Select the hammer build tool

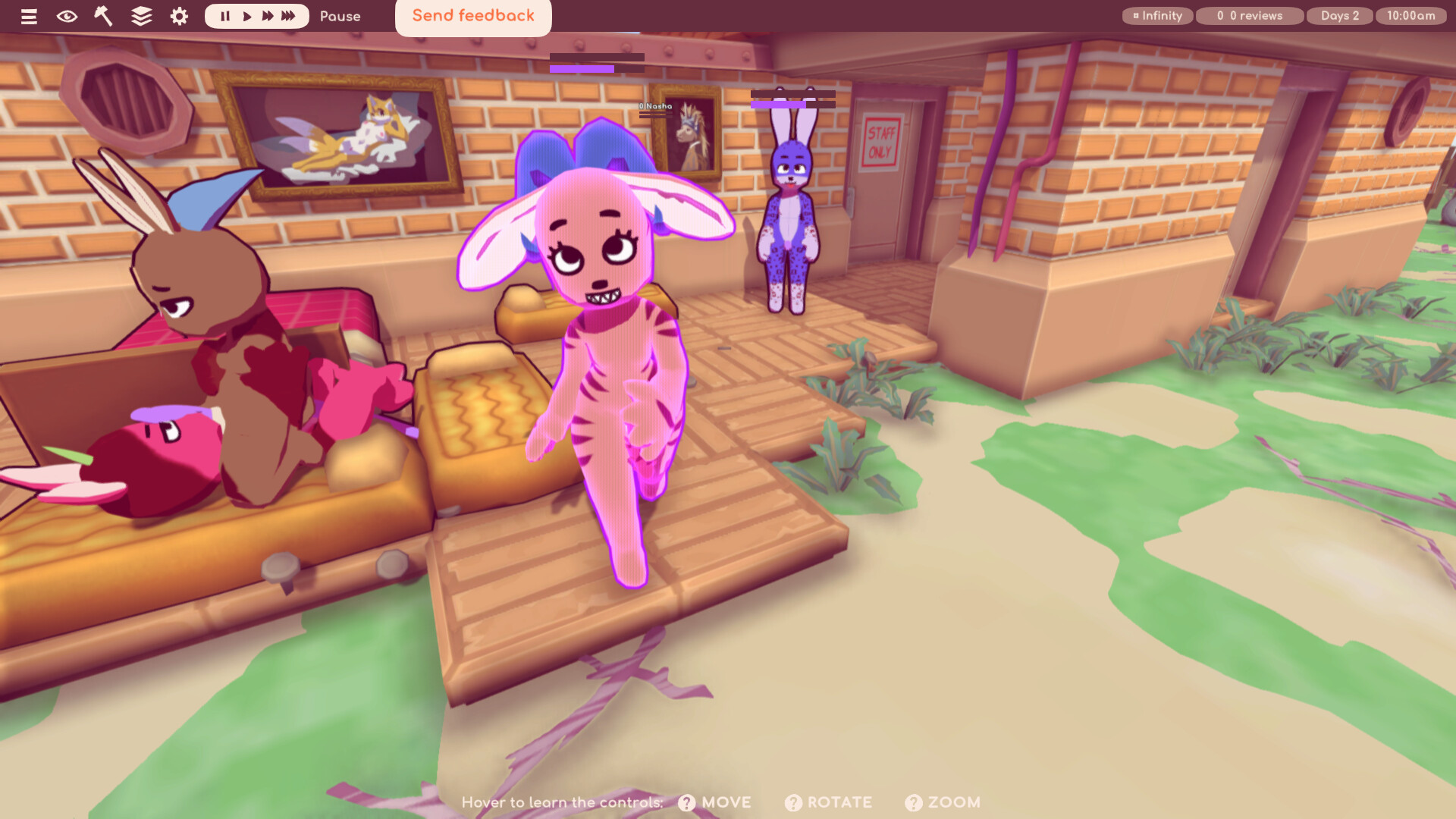(x=103, y=16)
